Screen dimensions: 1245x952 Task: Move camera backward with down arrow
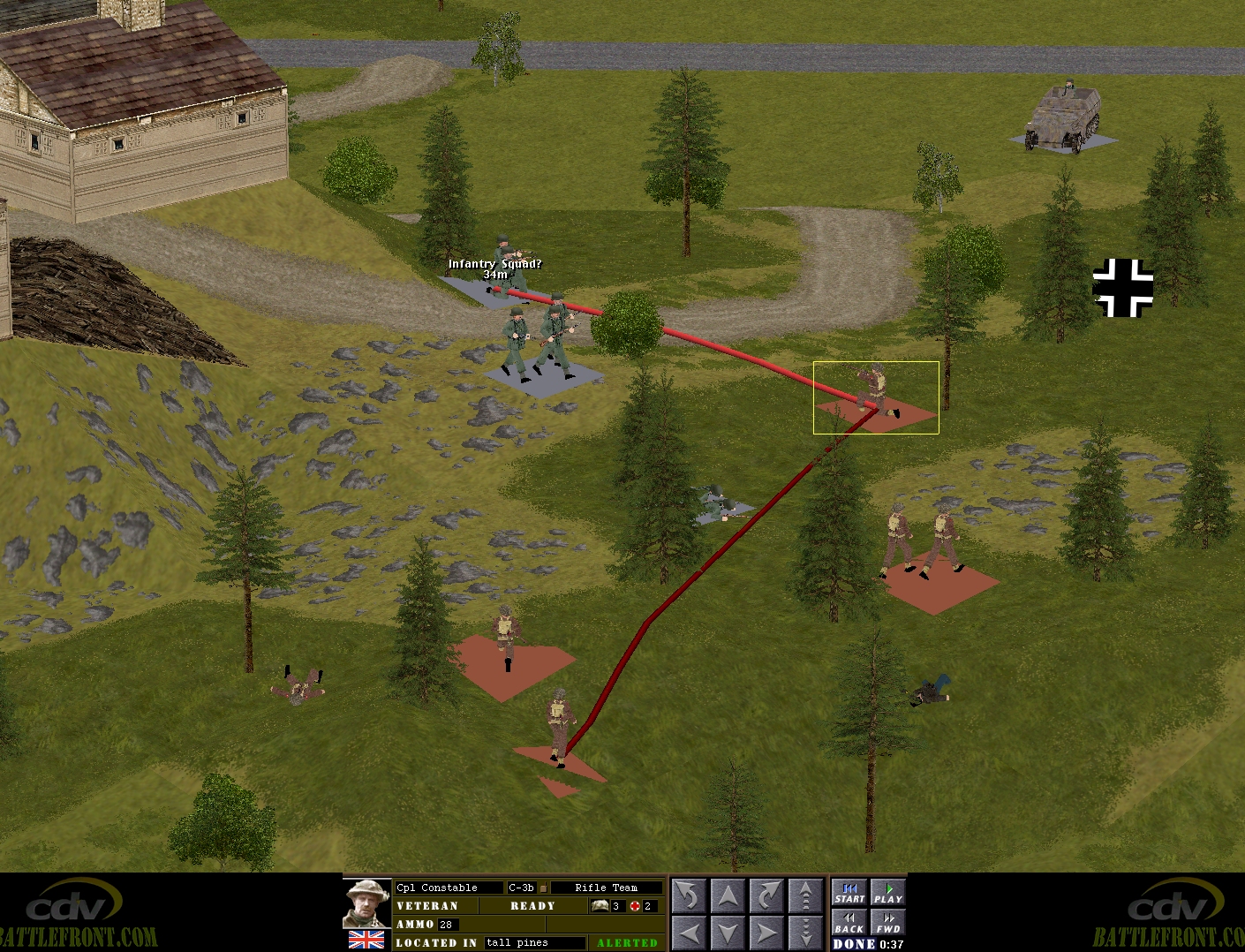[728, 933]
